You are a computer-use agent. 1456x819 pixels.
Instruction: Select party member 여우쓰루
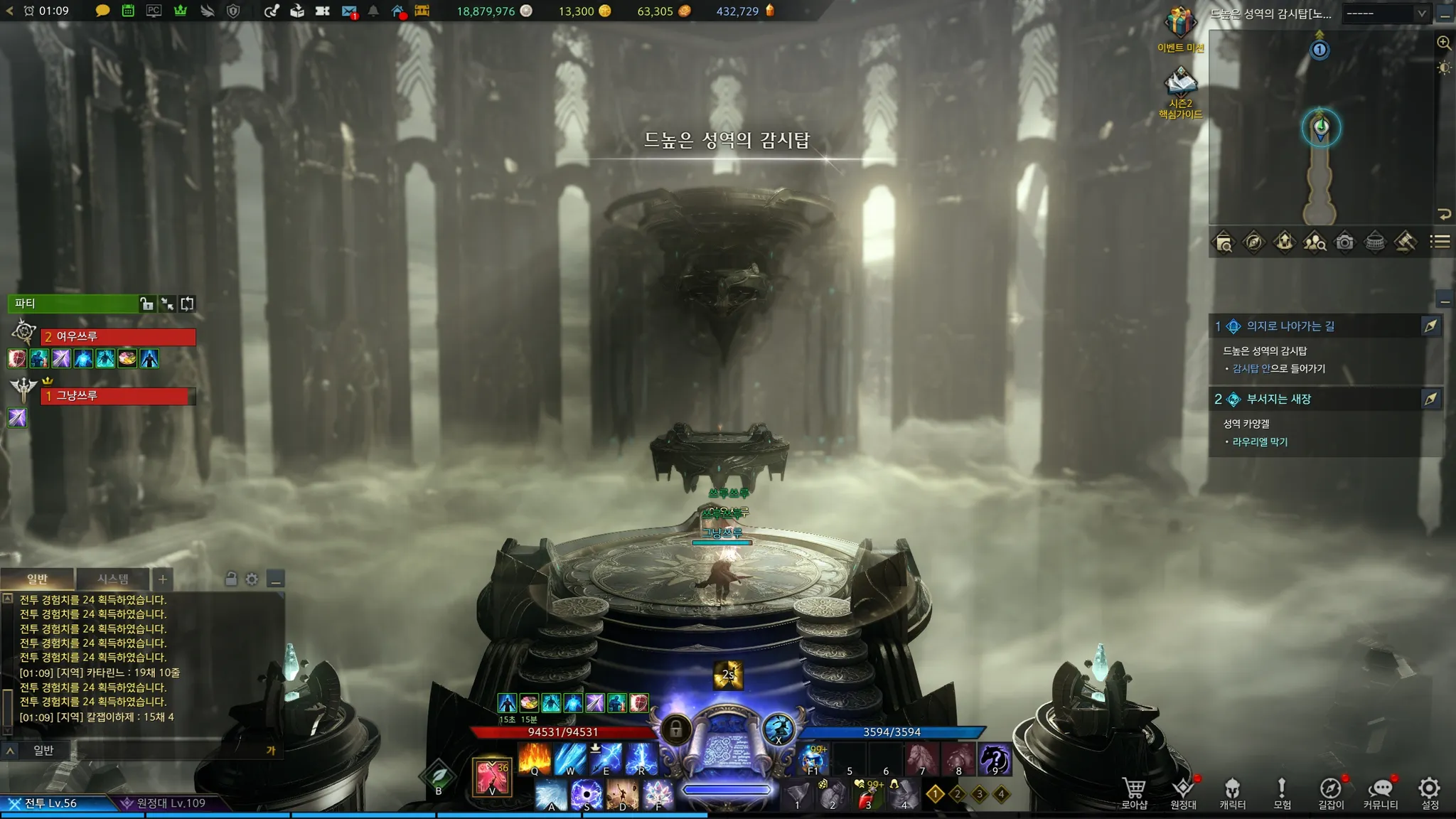point(118,336)
